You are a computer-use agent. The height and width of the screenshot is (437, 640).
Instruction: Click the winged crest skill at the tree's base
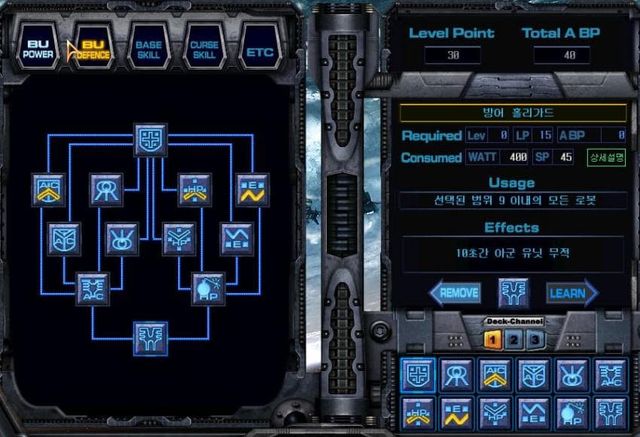click(x=151, y=337)
